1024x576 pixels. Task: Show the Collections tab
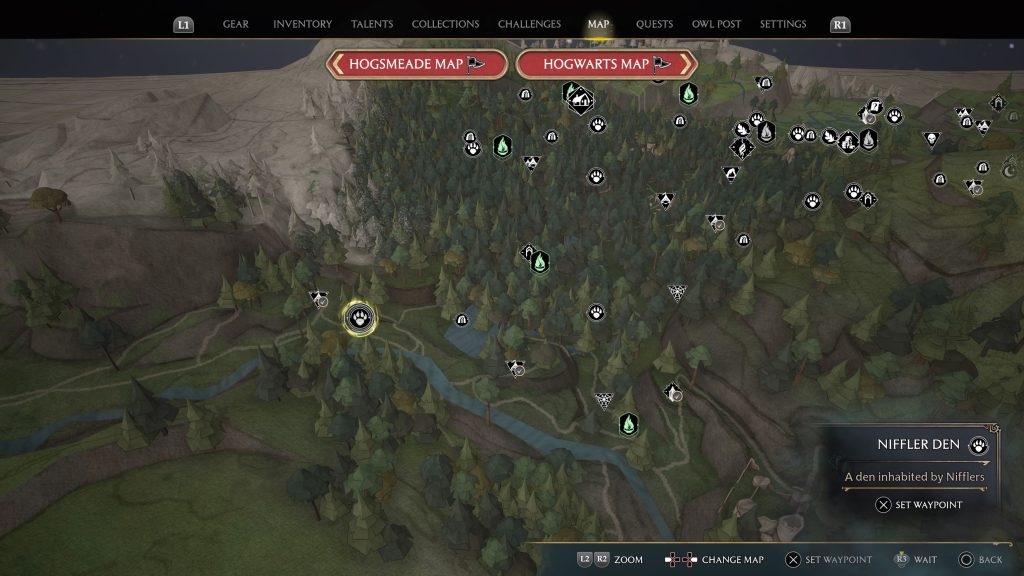click(445, 24)
